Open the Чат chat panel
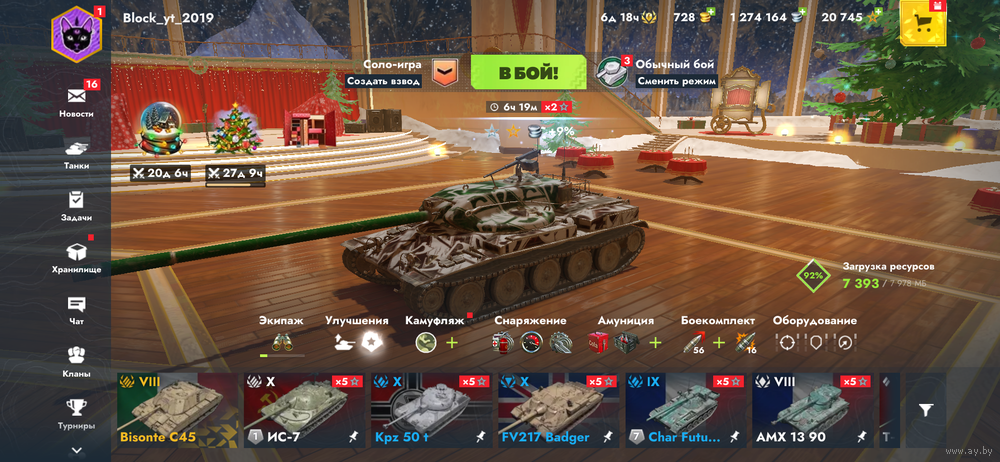Image resolution: width=1000 pixels, height=462 pixels. tap(77, 309)
